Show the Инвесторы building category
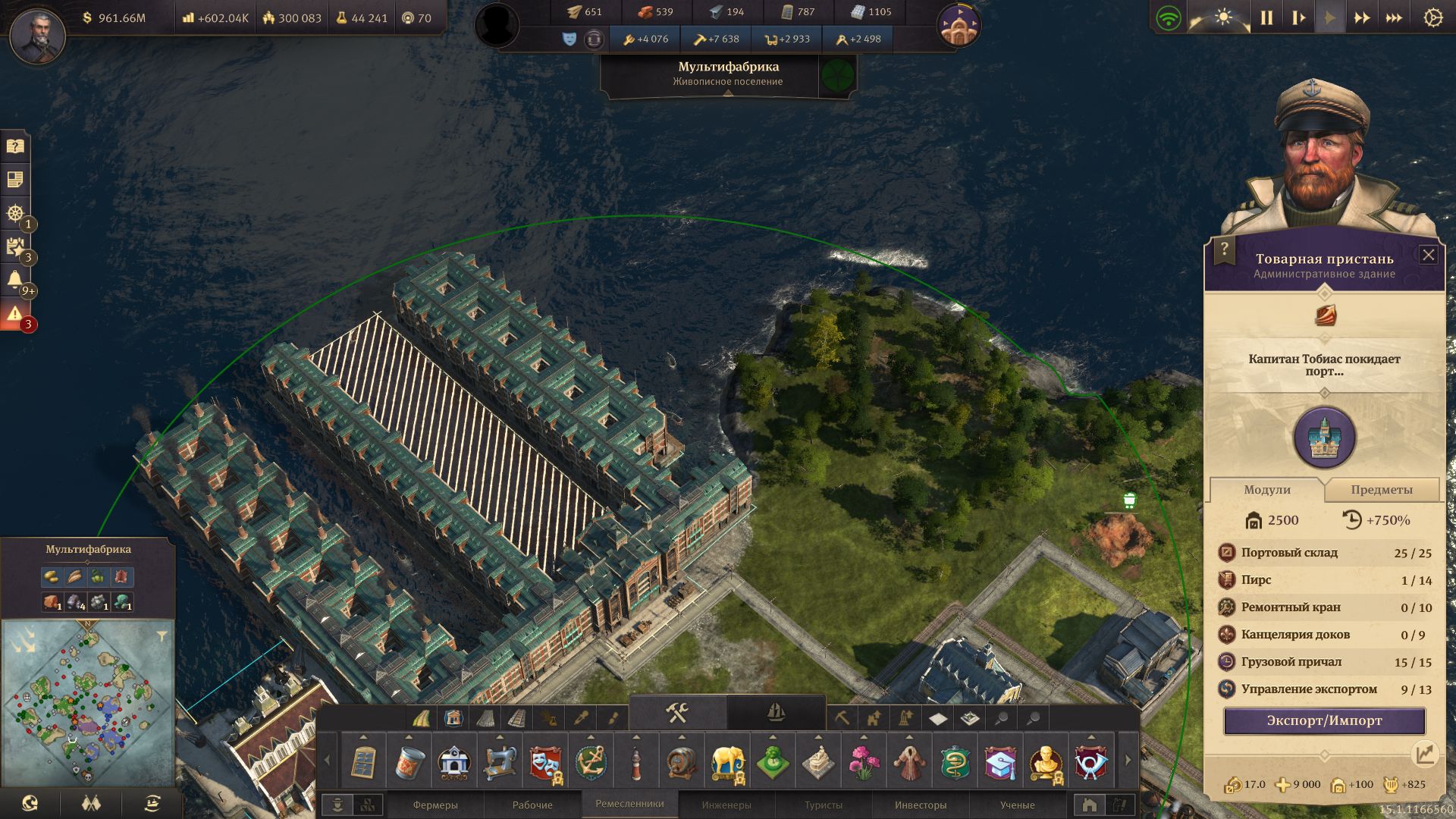 click(x=921, y=805)
